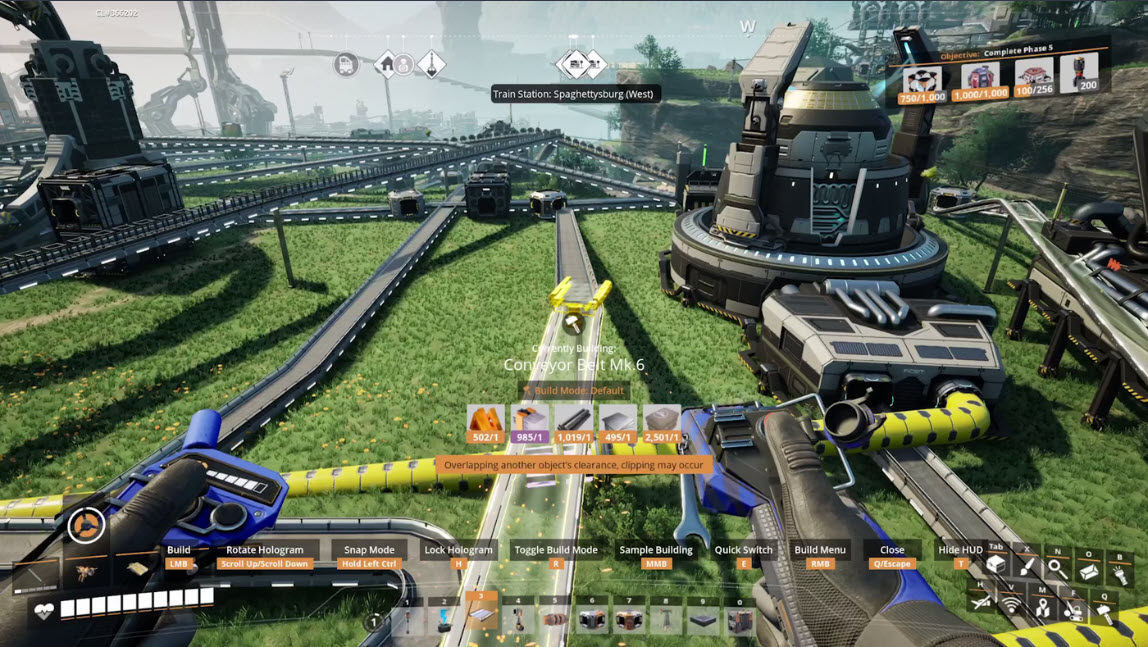Open the codex book icon

click(x=1088, y=570)
